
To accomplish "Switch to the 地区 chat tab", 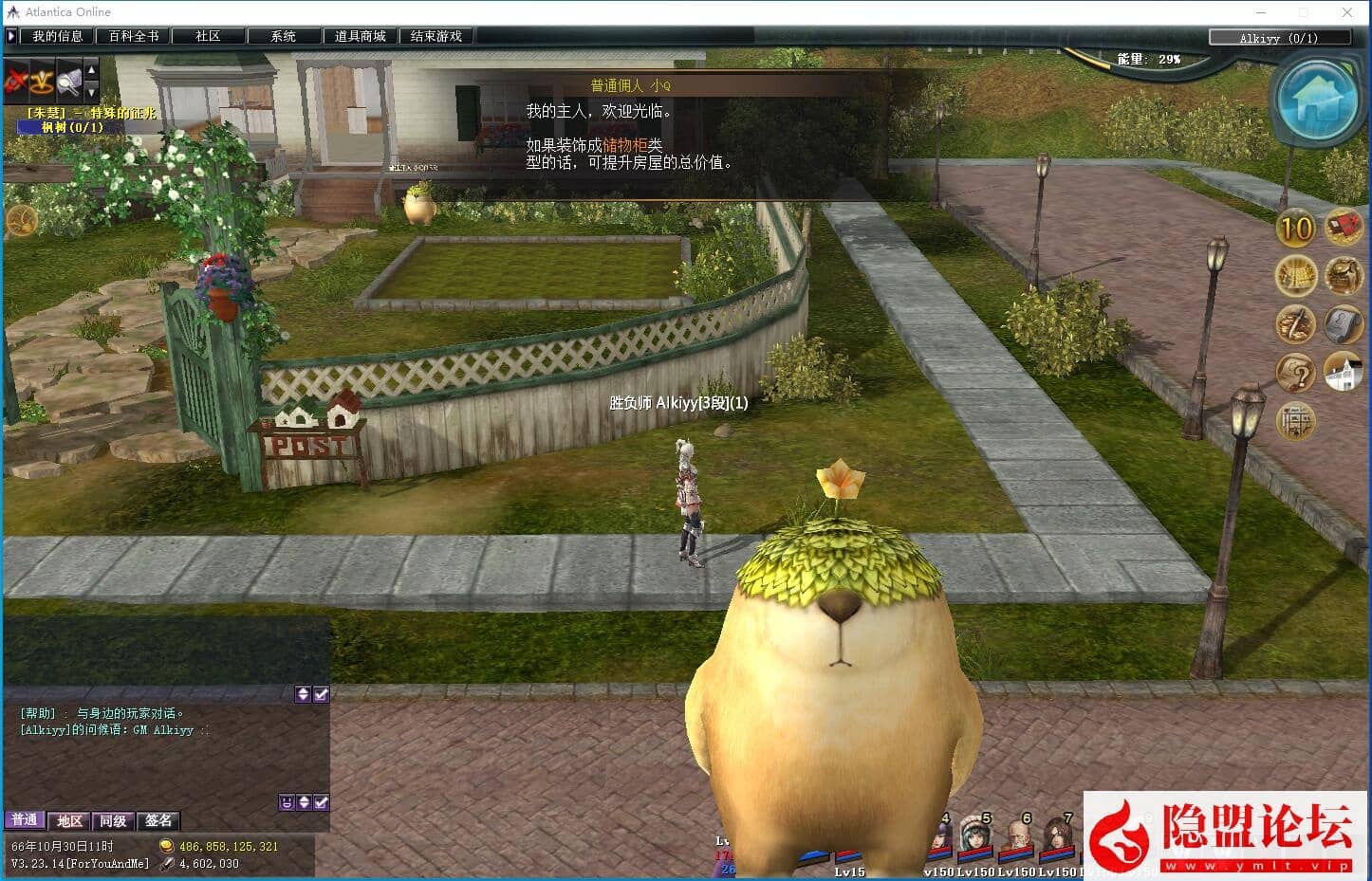I will 68,820.
